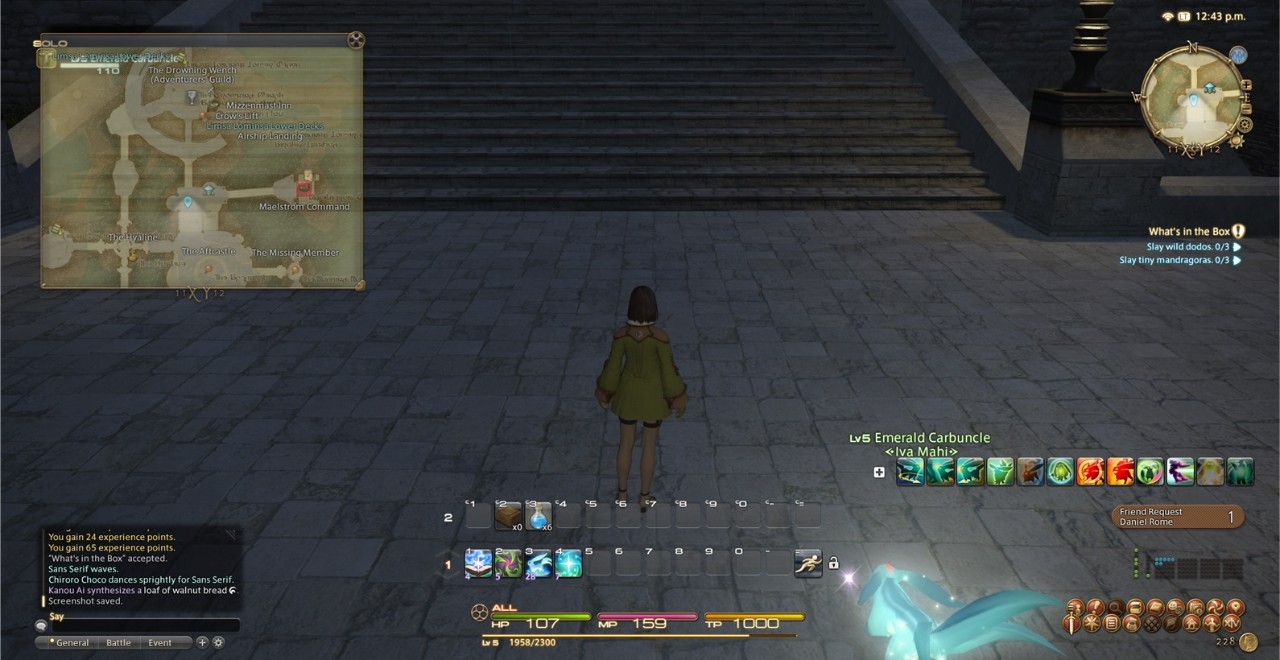Click the Say chat input field

(140, 625)
